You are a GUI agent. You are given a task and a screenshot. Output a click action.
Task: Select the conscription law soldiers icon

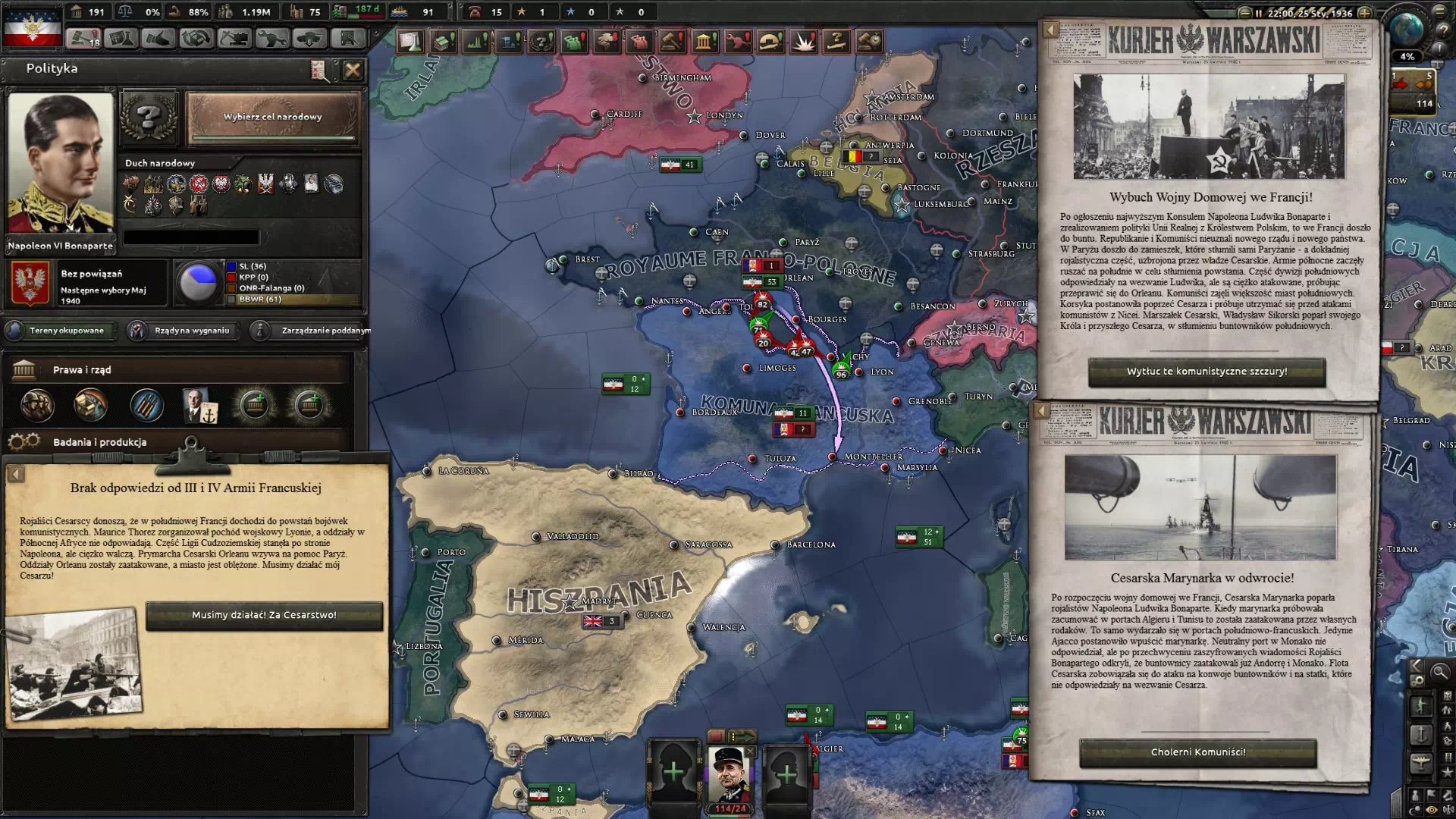tap(37, 406)
